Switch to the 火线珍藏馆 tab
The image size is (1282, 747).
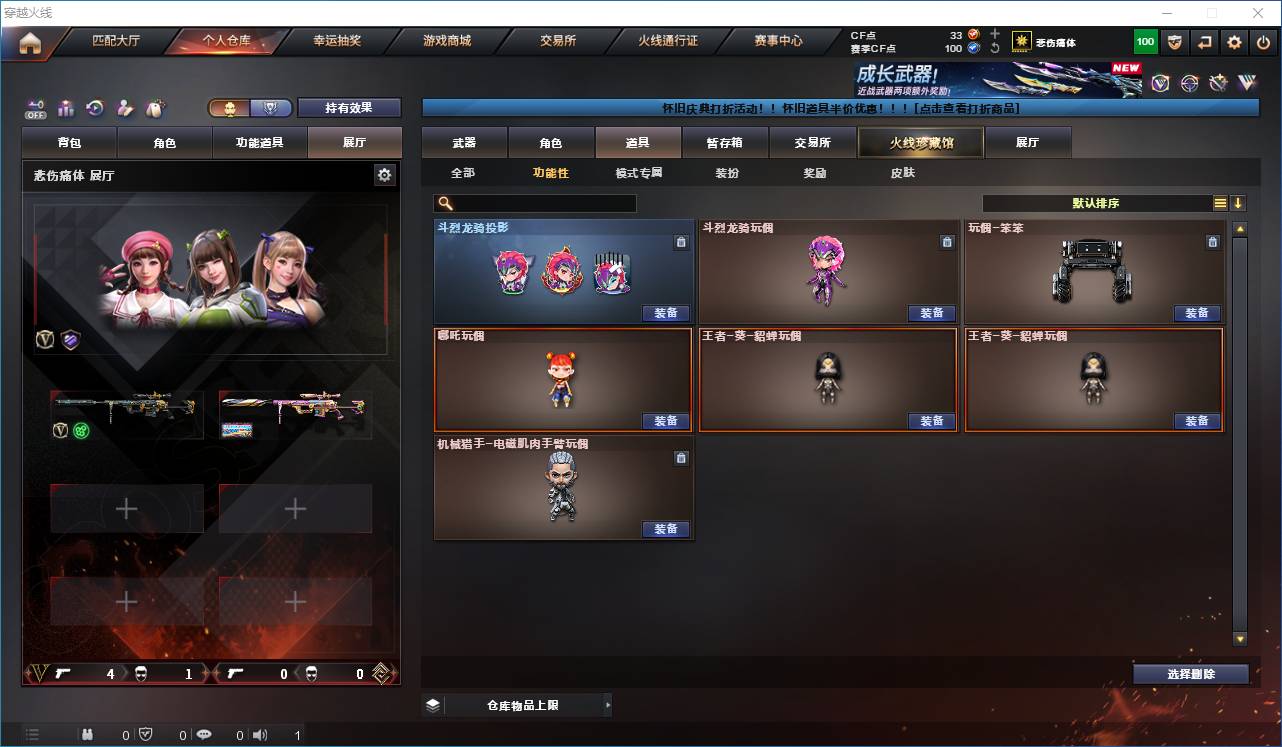point(919,142)
